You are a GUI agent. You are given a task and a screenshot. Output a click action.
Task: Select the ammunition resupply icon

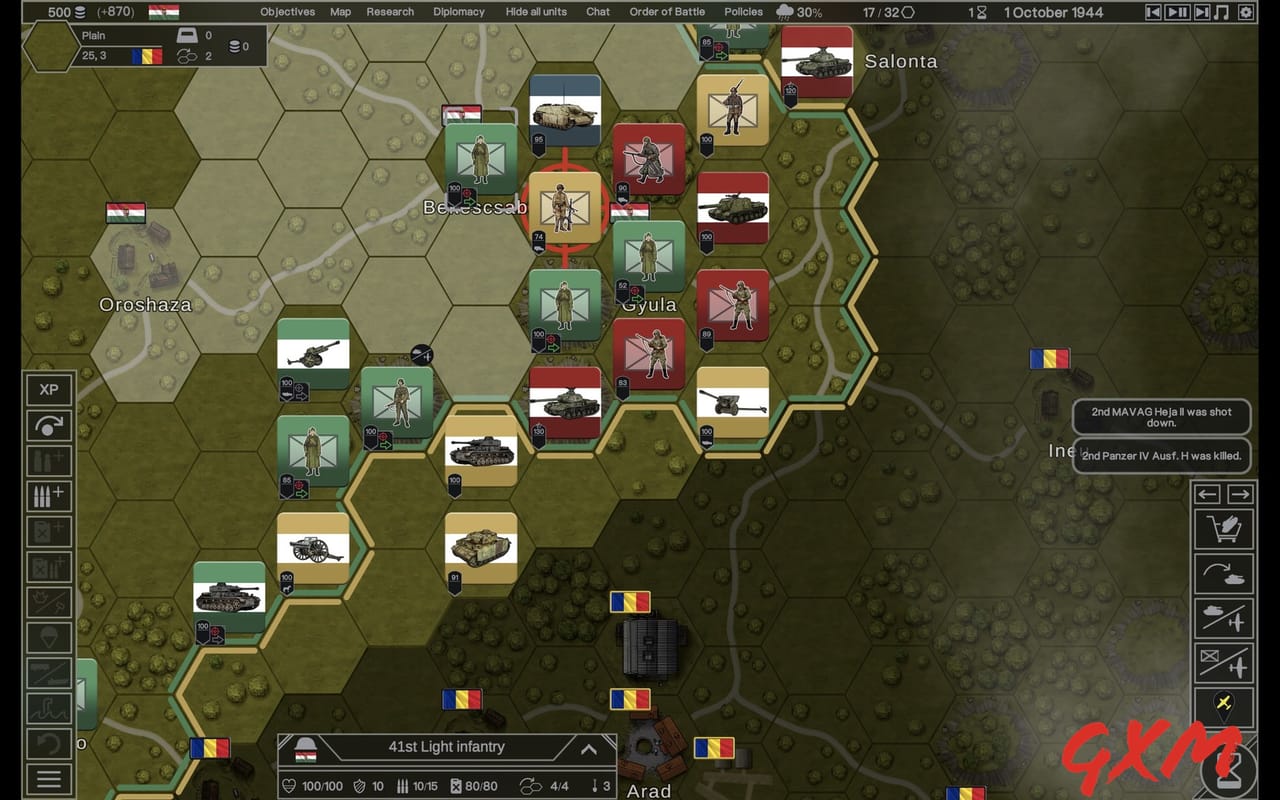pyautogui.click(x=49, y=497)
